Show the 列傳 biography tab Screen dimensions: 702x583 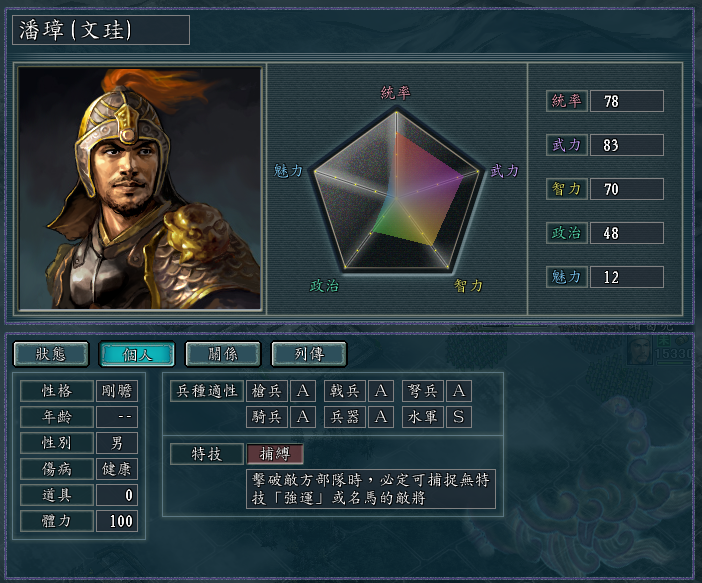pos(309,354)
